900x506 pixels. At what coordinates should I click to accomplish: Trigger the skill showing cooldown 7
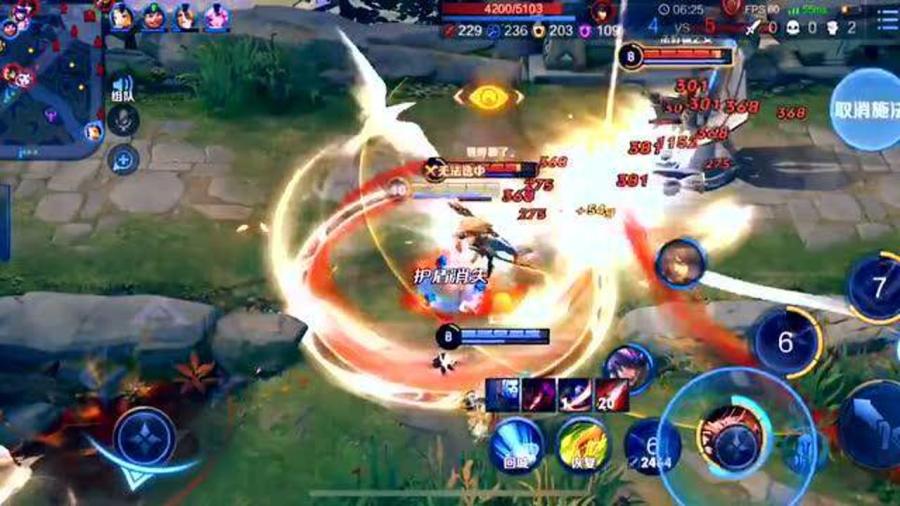(877, 289)
